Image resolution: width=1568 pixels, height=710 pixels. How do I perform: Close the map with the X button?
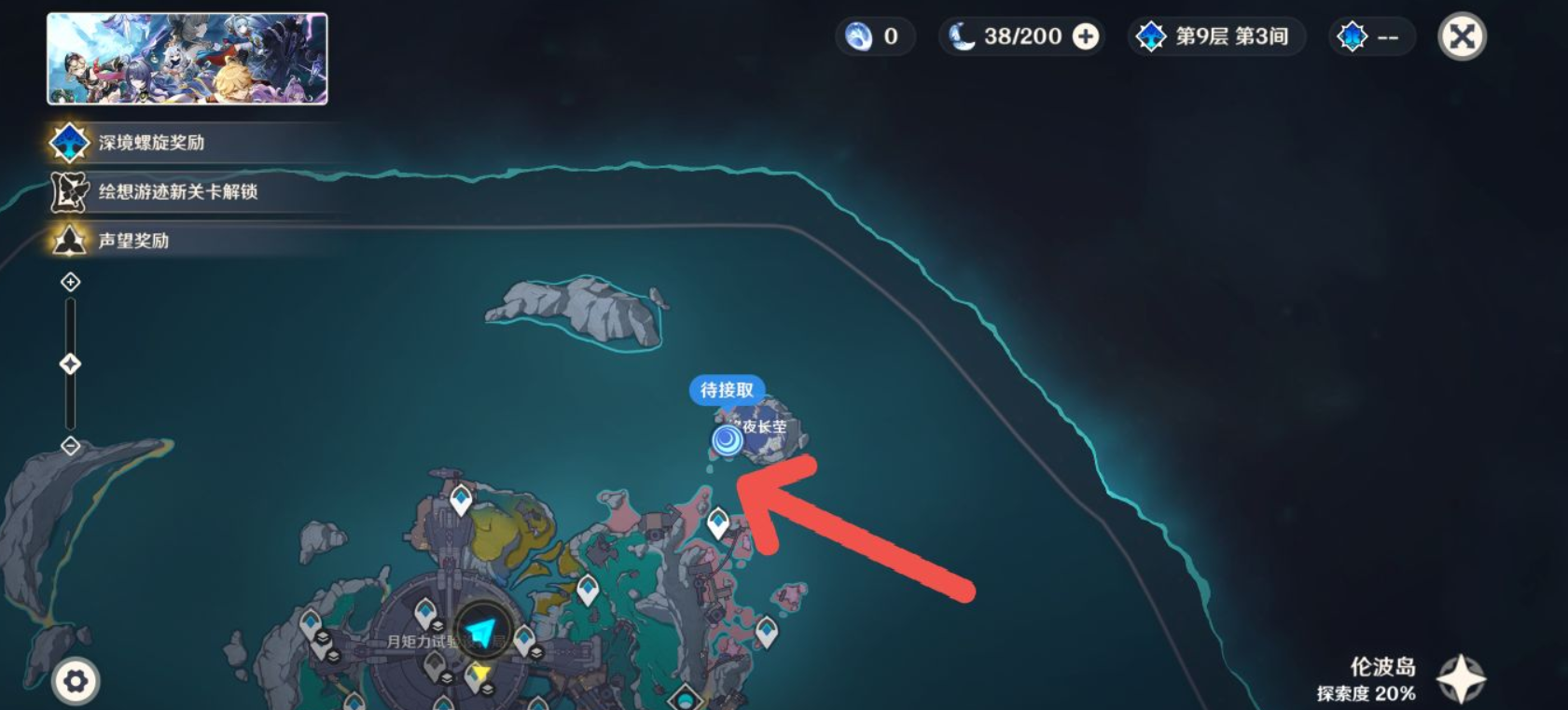(x=1462, y=37)
